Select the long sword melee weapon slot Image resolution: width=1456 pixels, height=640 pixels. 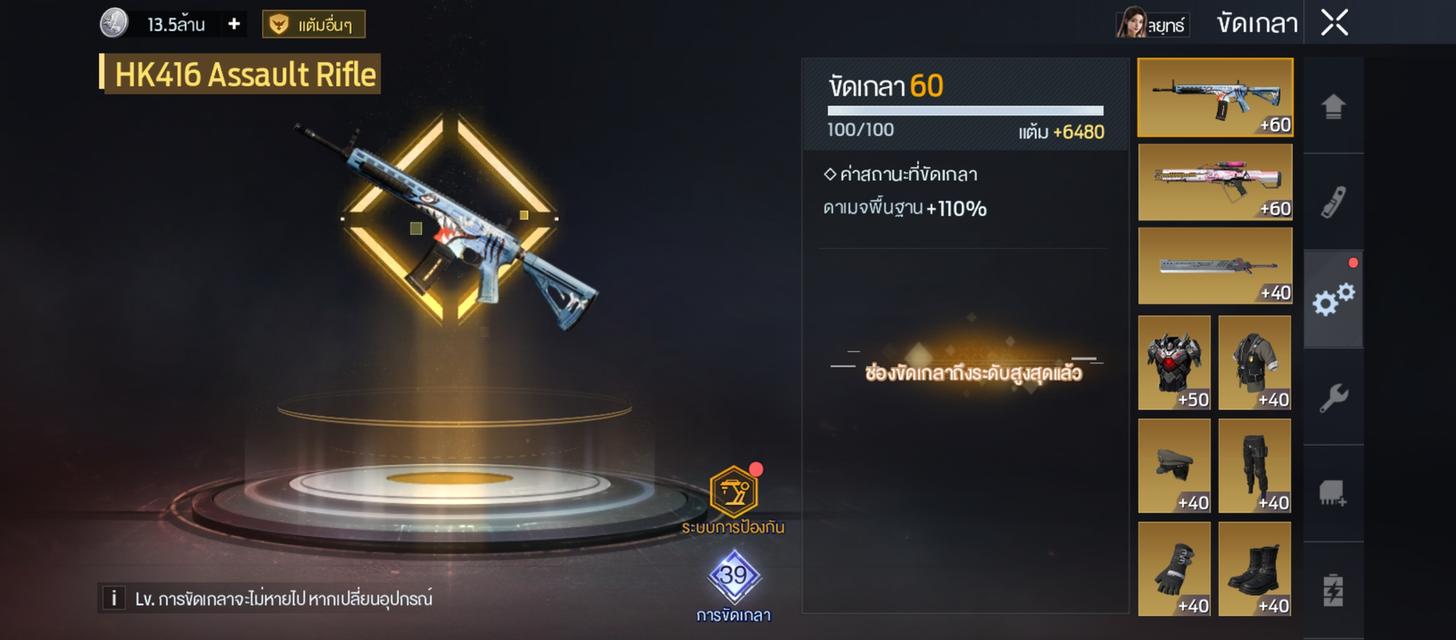1215,266
